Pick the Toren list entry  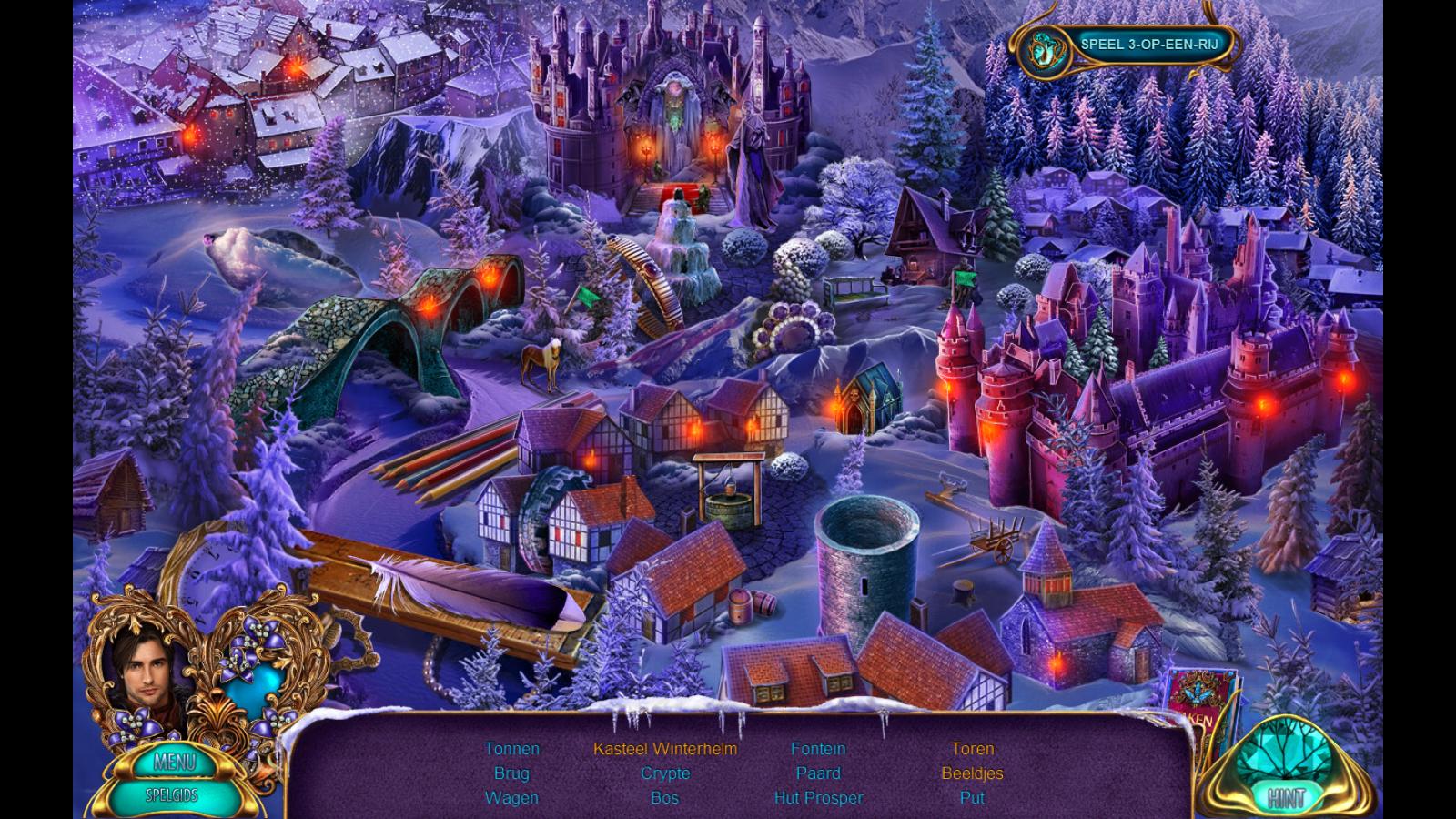[972, 749]
